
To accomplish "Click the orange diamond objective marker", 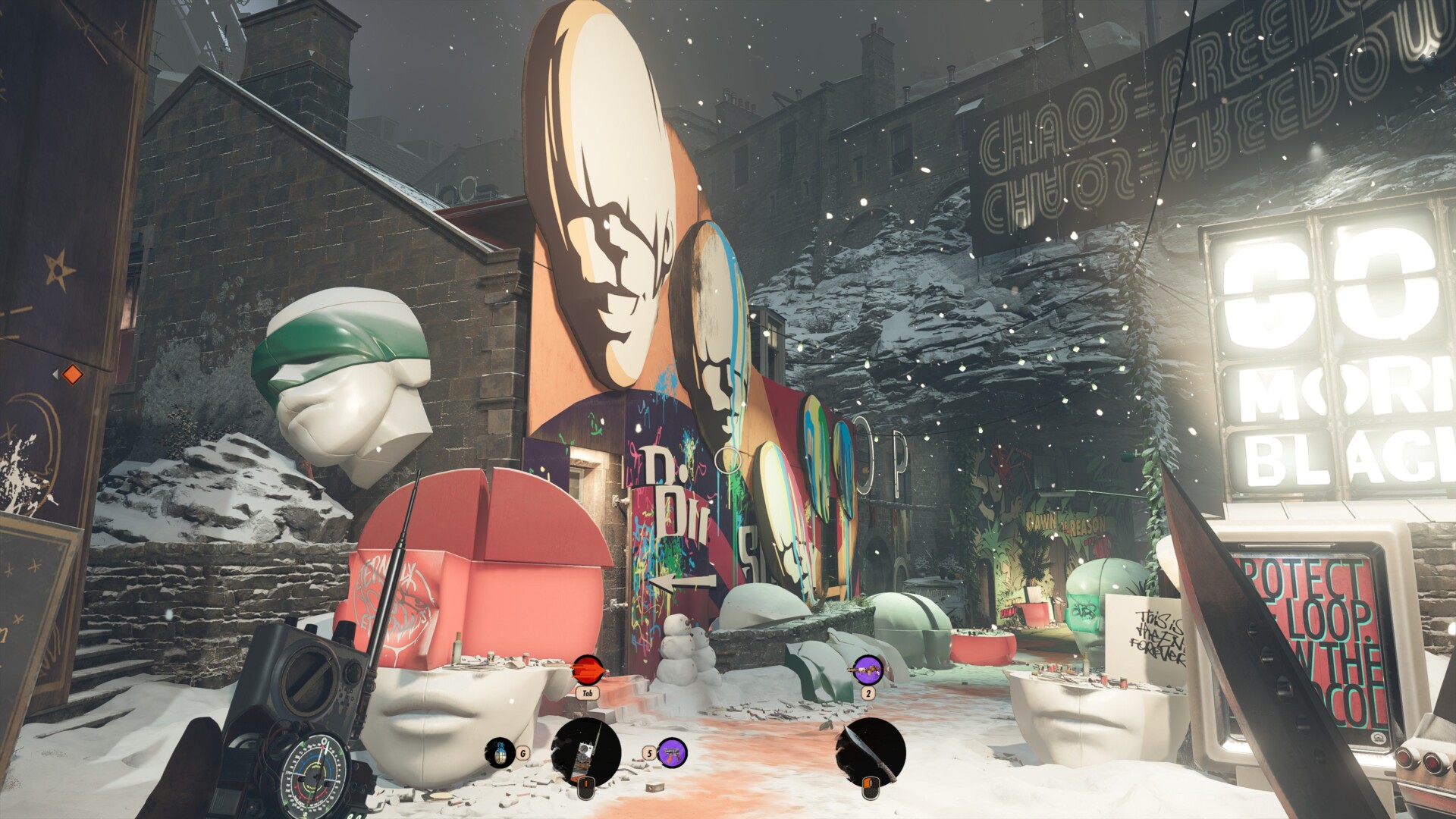I will tap(71, 375).
